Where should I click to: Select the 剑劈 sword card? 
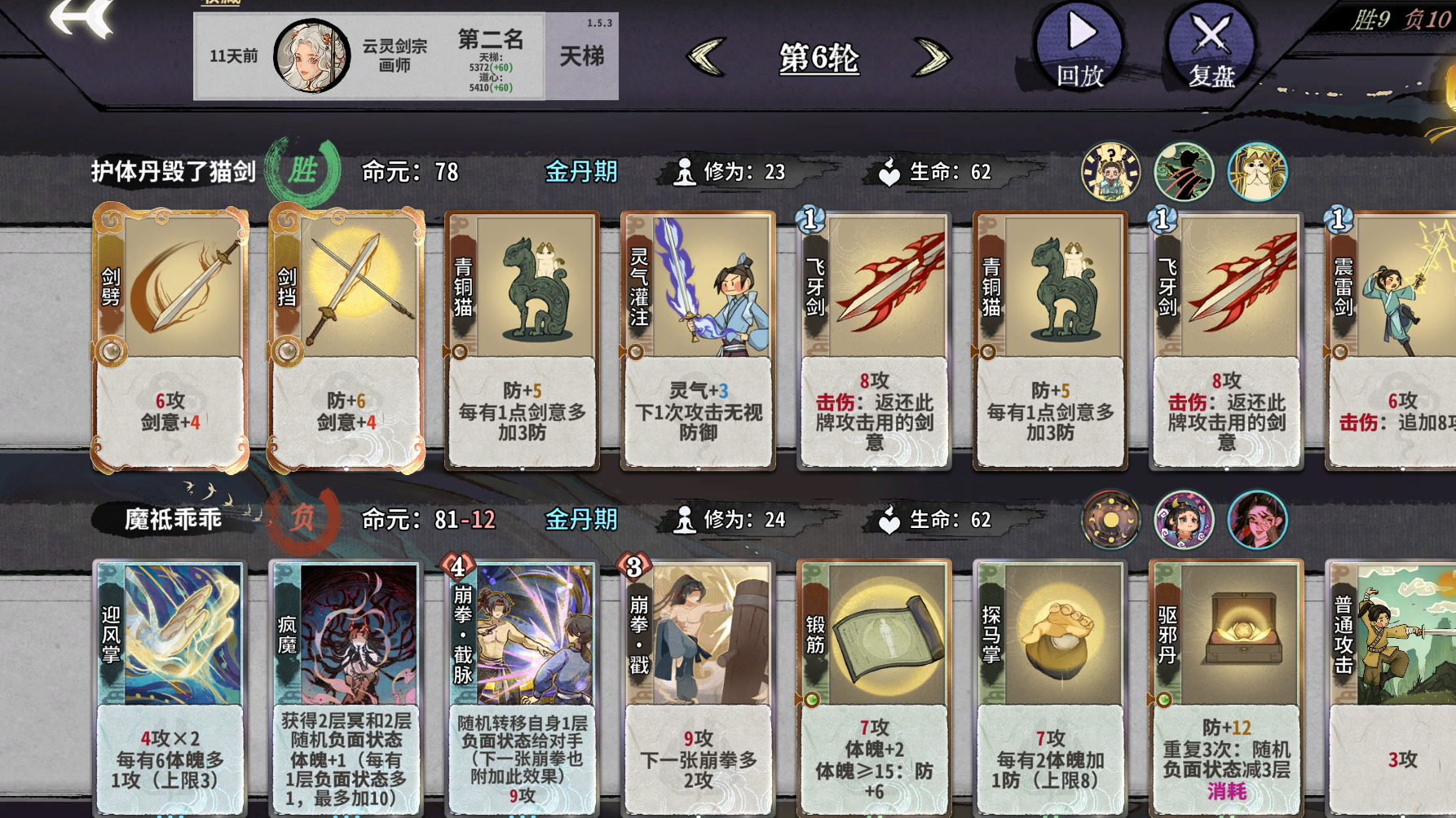(171, 338)
